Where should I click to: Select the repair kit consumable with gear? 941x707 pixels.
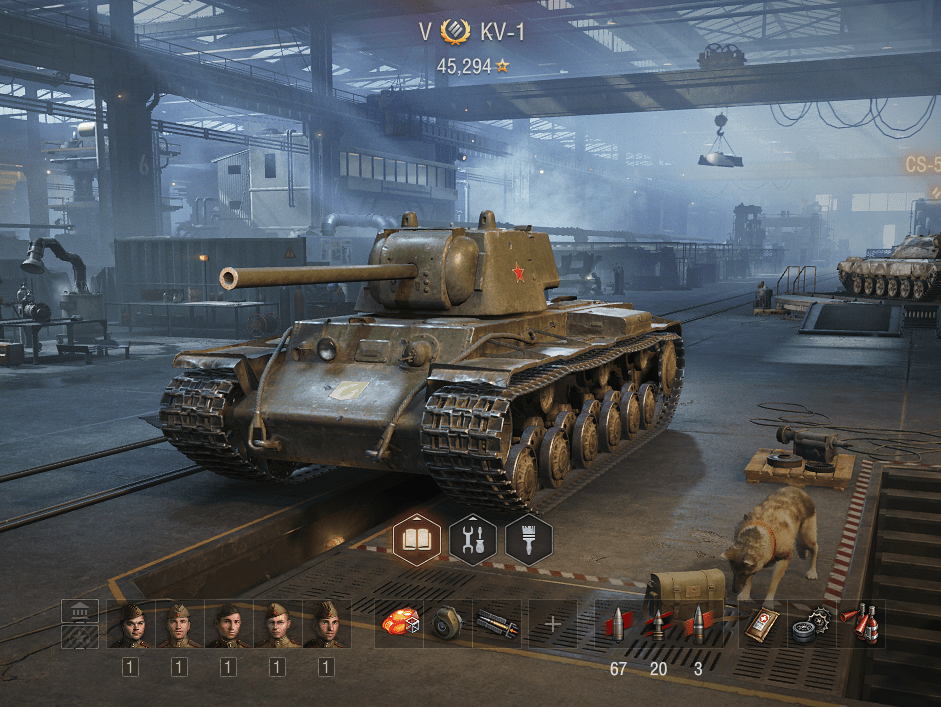click(x=811, y=624)
